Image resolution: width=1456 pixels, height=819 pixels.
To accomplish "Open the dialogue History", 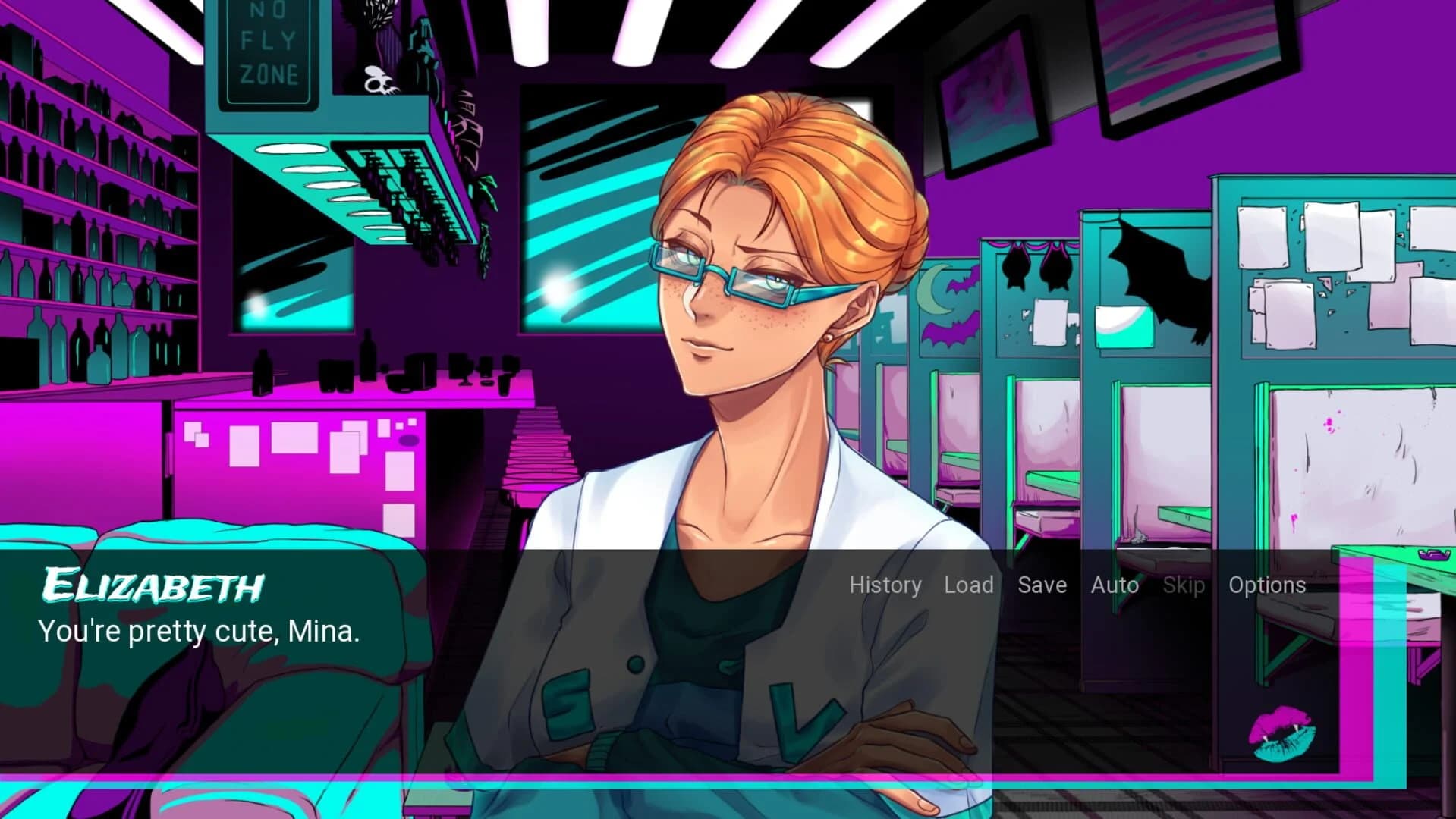I will [885, 585].
